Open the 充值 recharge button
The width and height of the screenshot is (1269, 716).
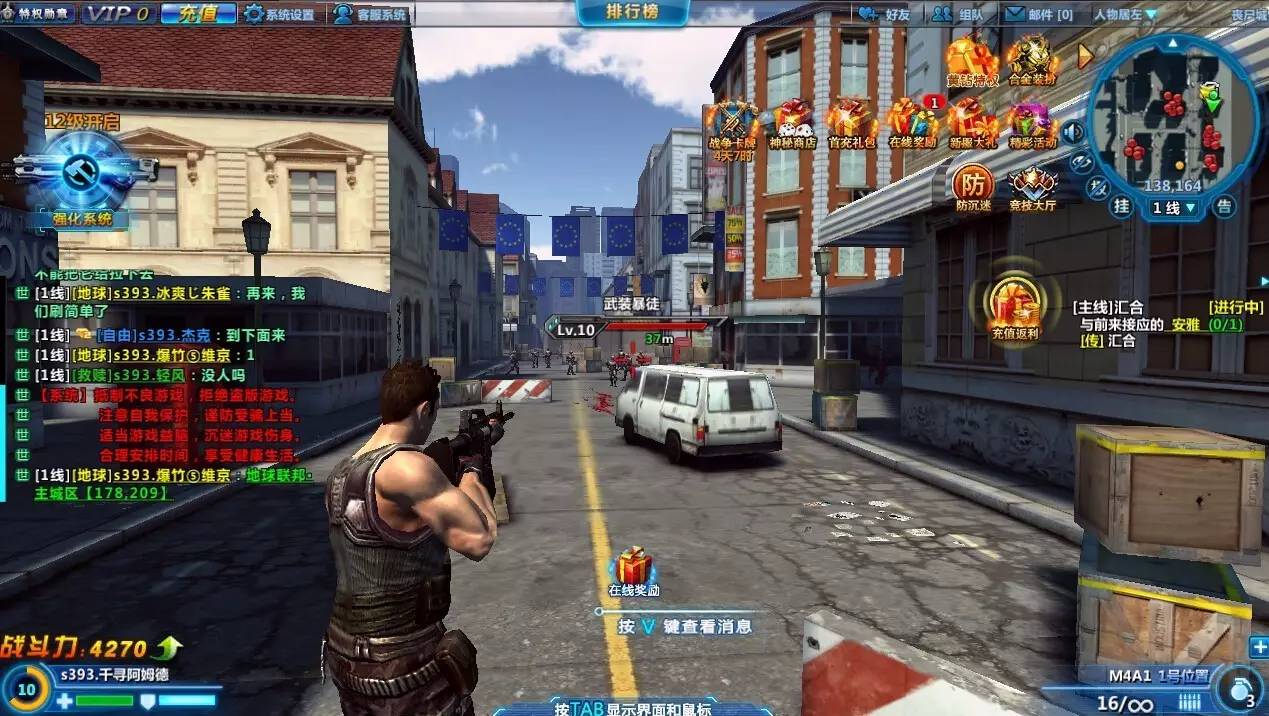198,14
